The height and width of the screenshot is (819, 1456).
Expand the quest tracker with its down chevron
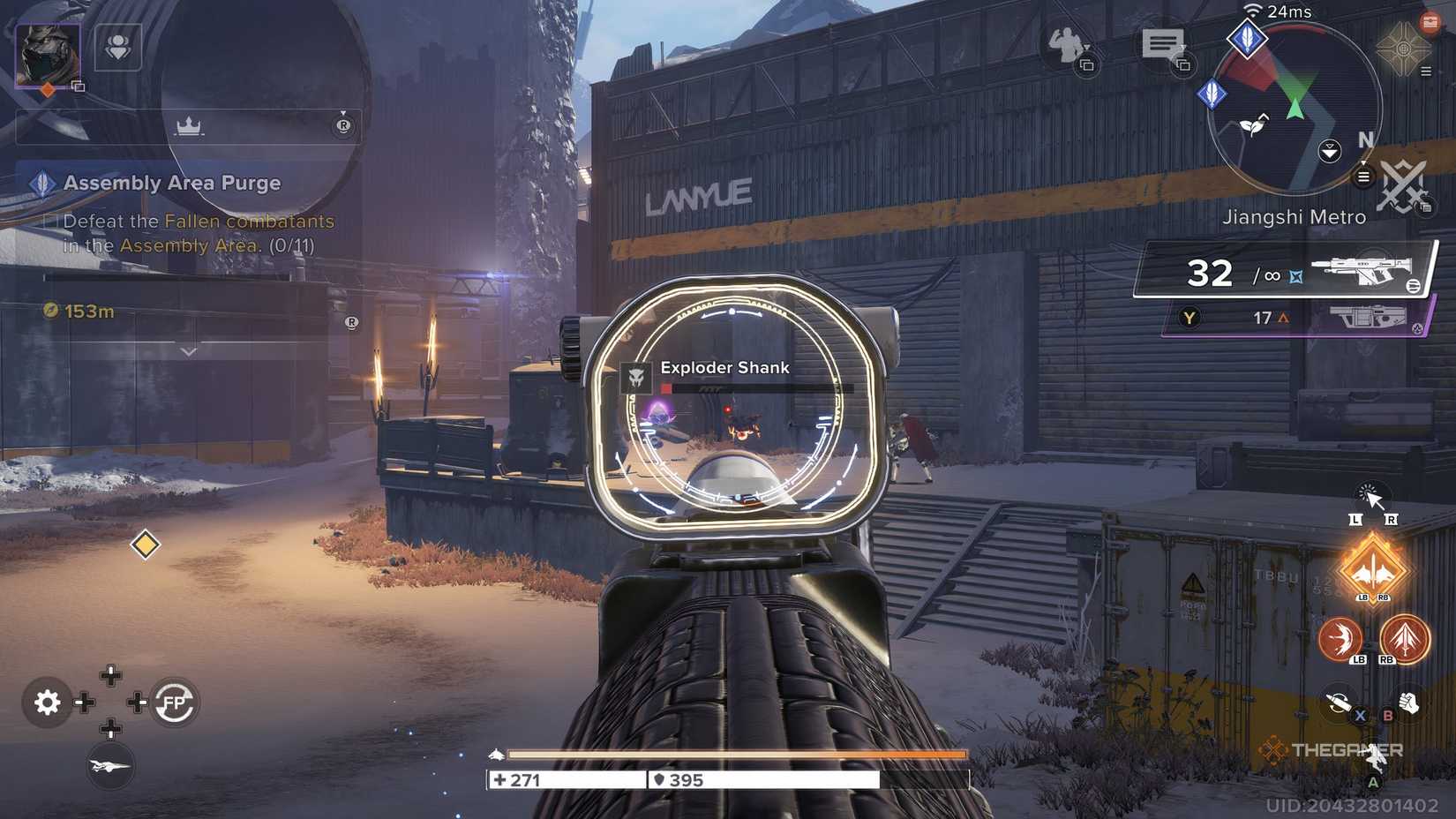188,351
